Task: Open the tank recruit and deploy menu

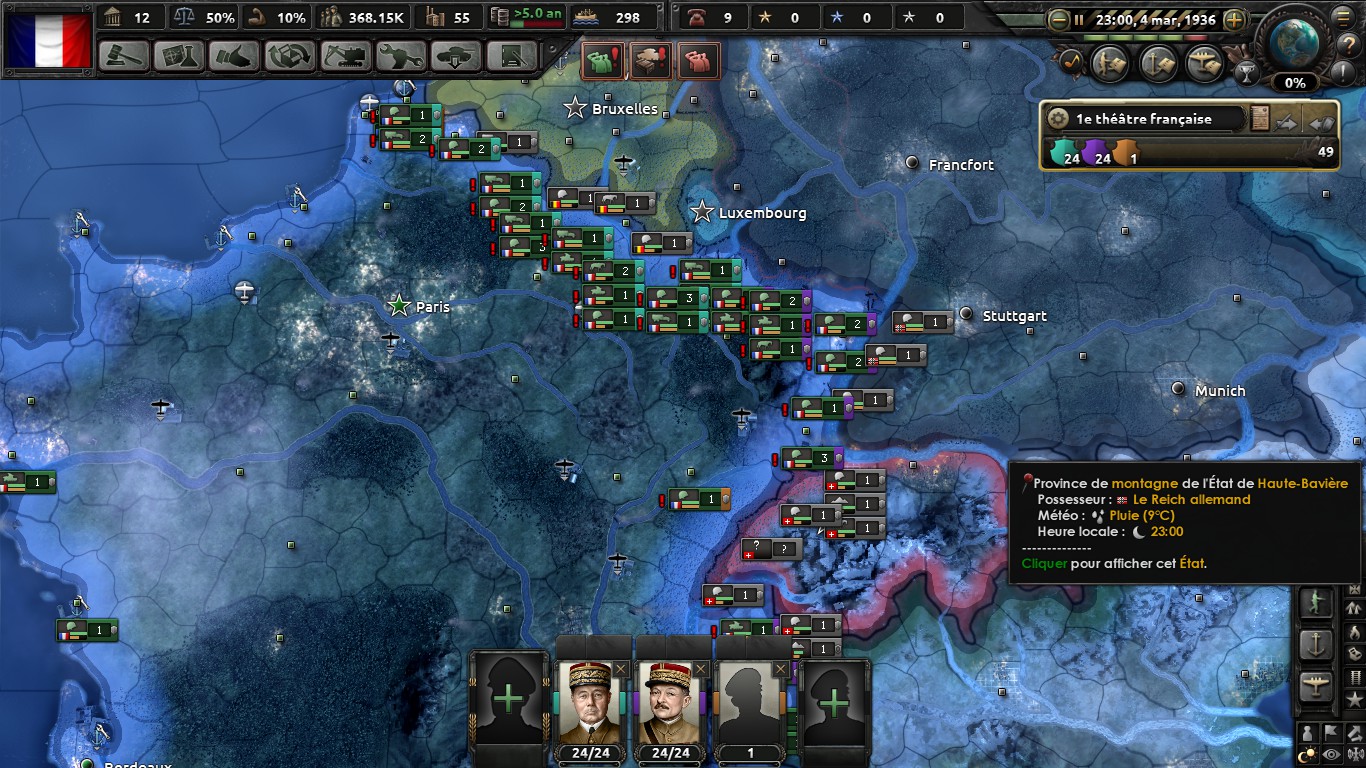Action: (456, 56)
